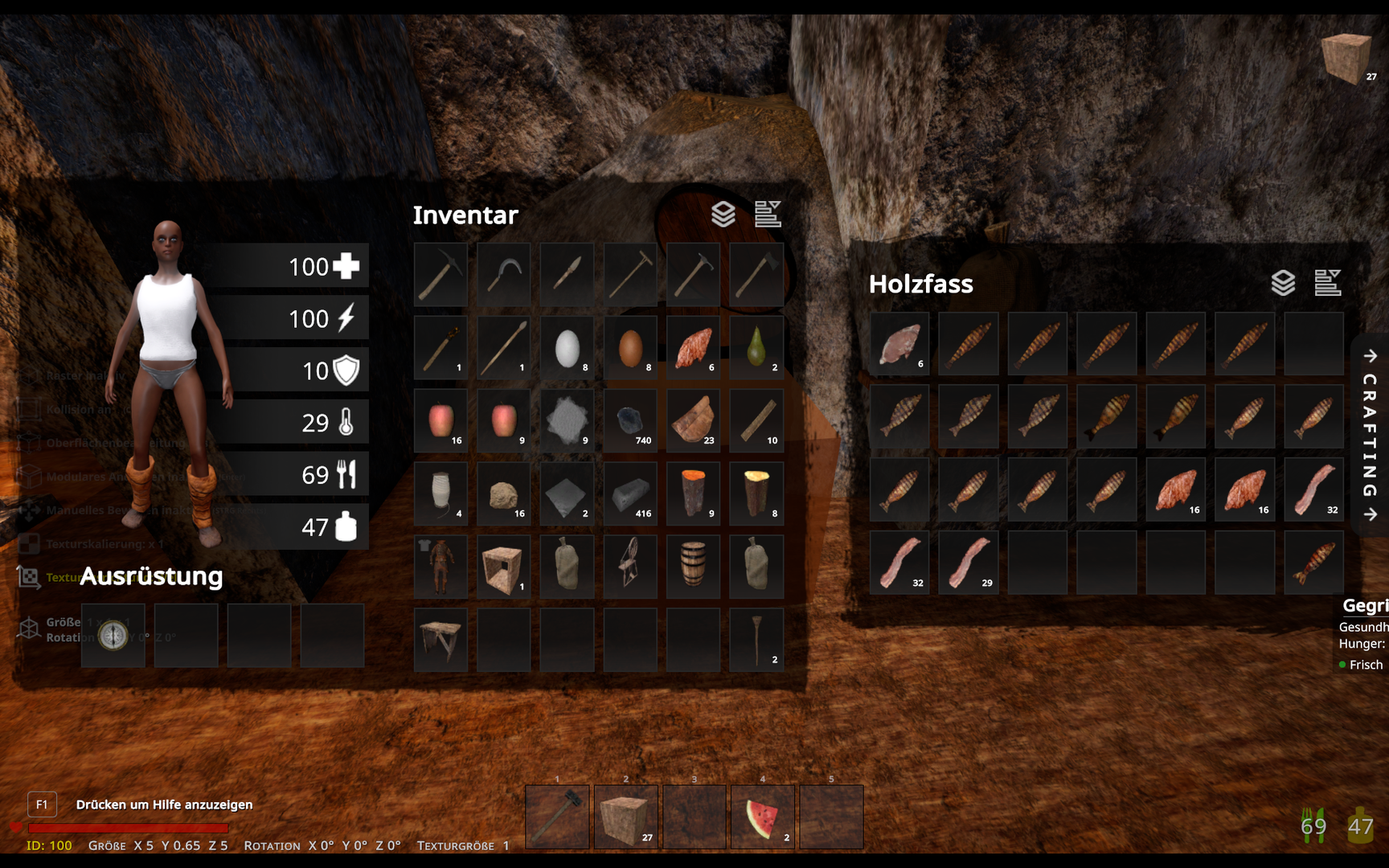The height and width of the screenshot is (868, 1389).
Task: Choose the brown egg stack
Action: [630, 348]
